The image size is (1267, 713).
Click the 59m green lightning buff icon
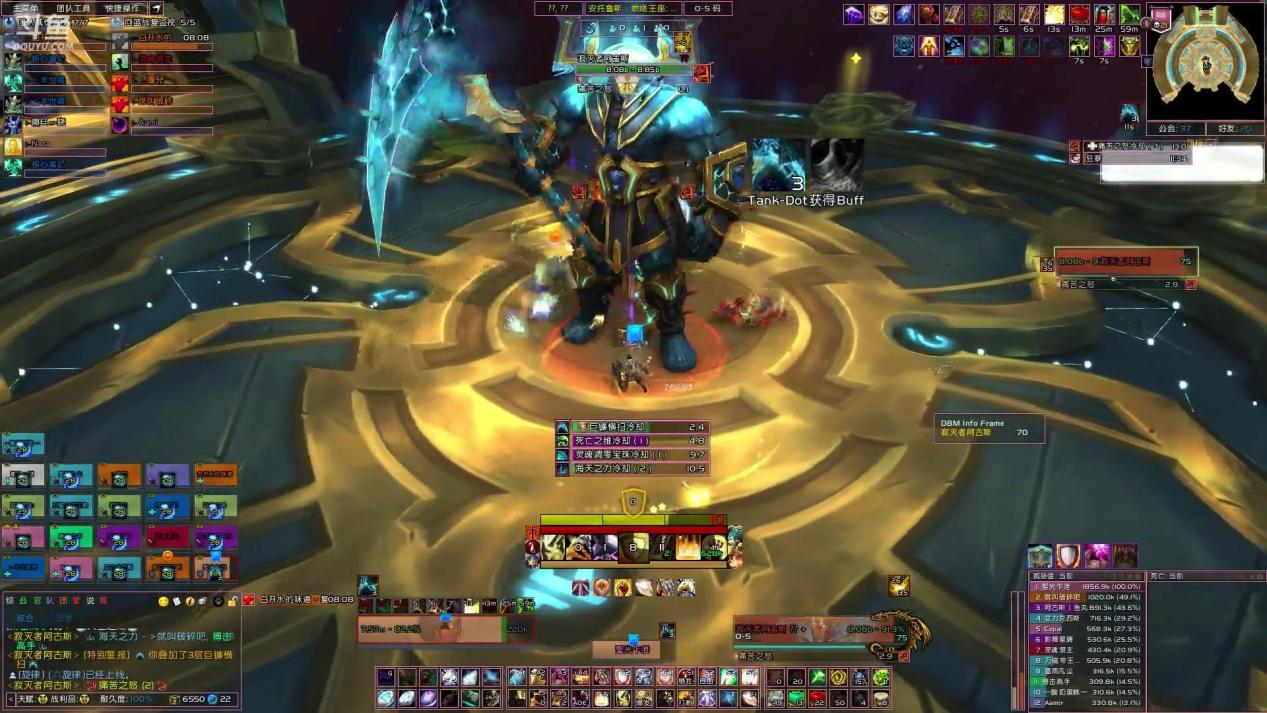coord(1129,15)
